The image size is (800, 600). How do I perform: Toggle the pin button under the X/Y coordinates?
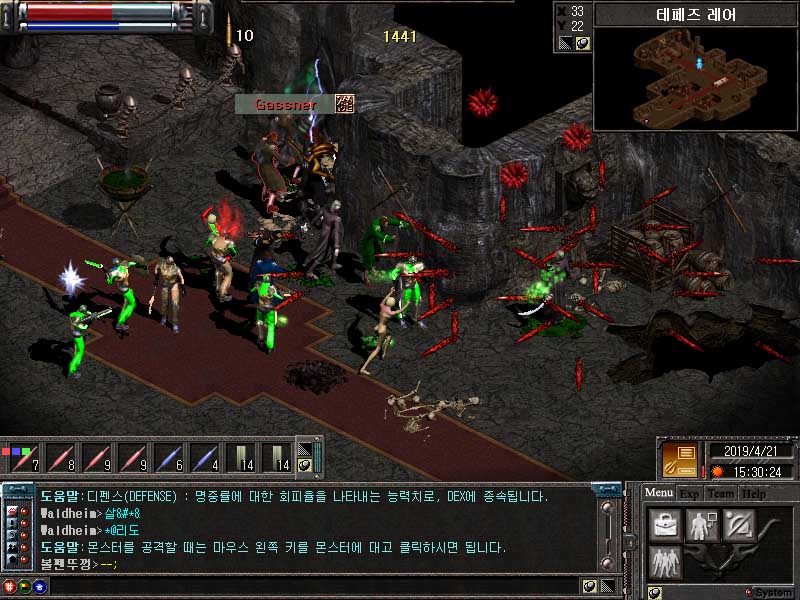(581, 43)
